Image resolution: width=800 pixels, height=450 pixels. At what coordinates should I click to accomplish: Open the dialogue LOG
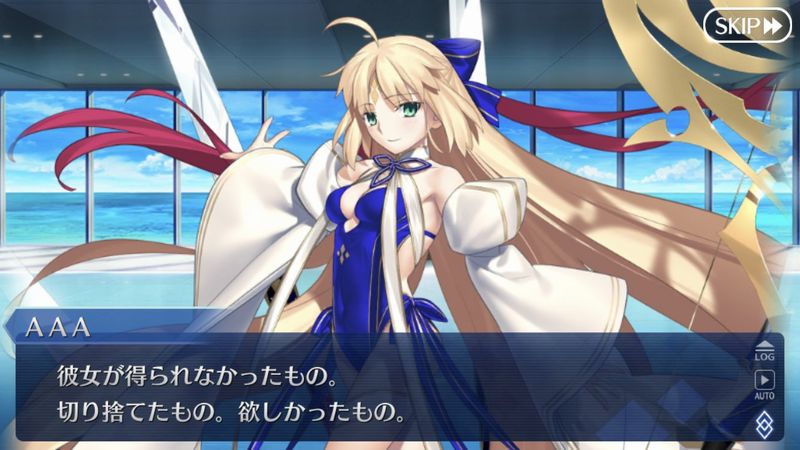tap(765, 349)
